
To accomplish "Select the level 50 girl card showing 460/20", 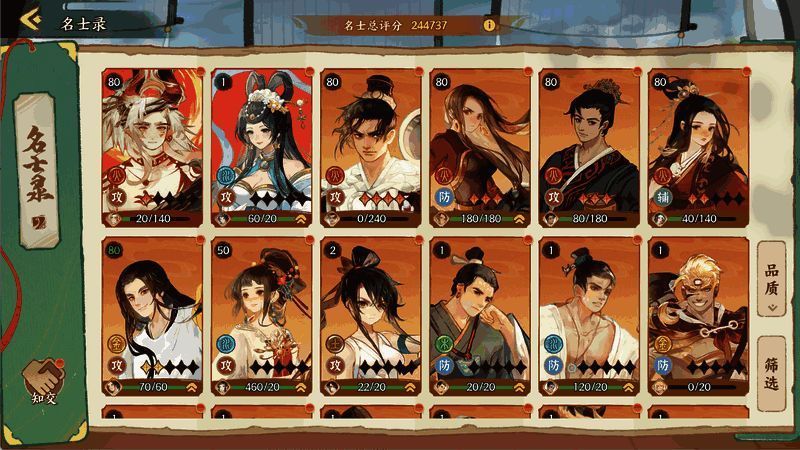I will pyautogui.click(x=261, y=314).
